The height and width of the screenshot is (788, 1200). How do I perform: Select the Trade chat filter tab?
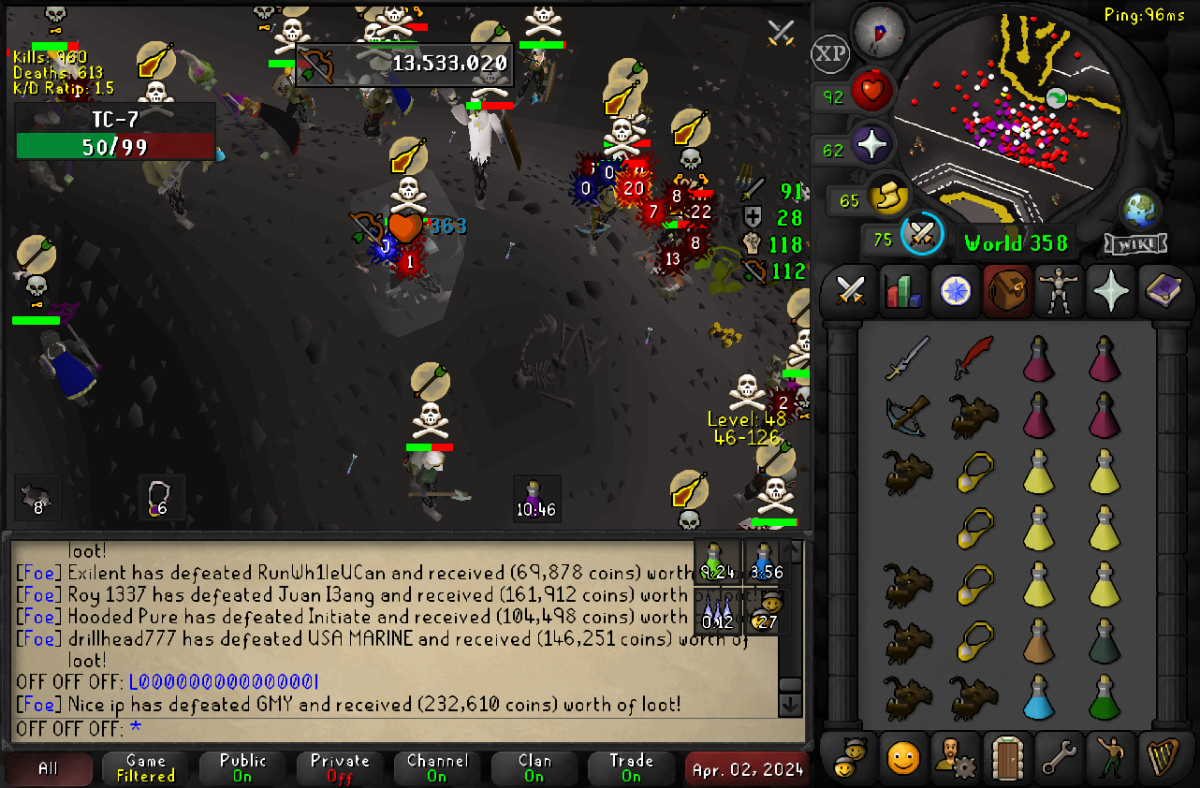[x=631, y=768]
